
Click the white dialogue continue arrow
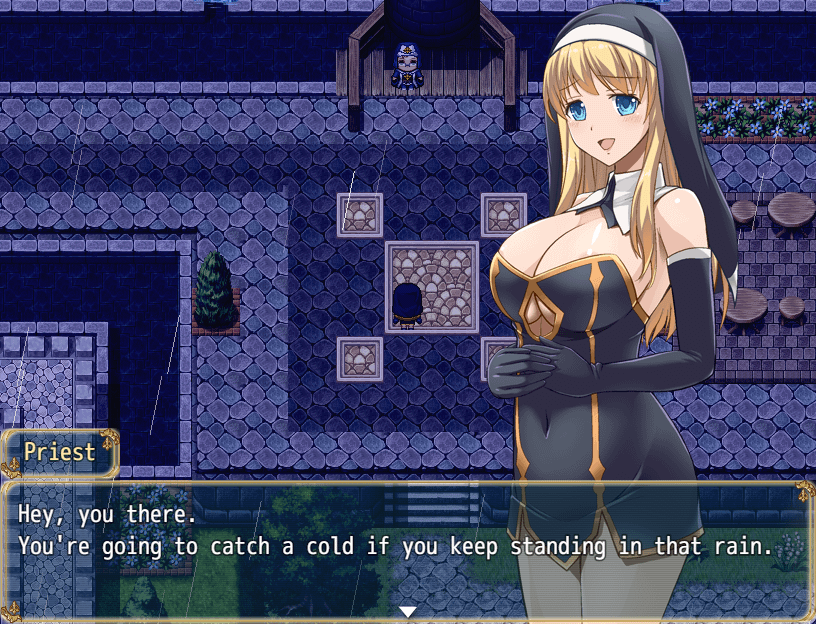coord(407,611)
